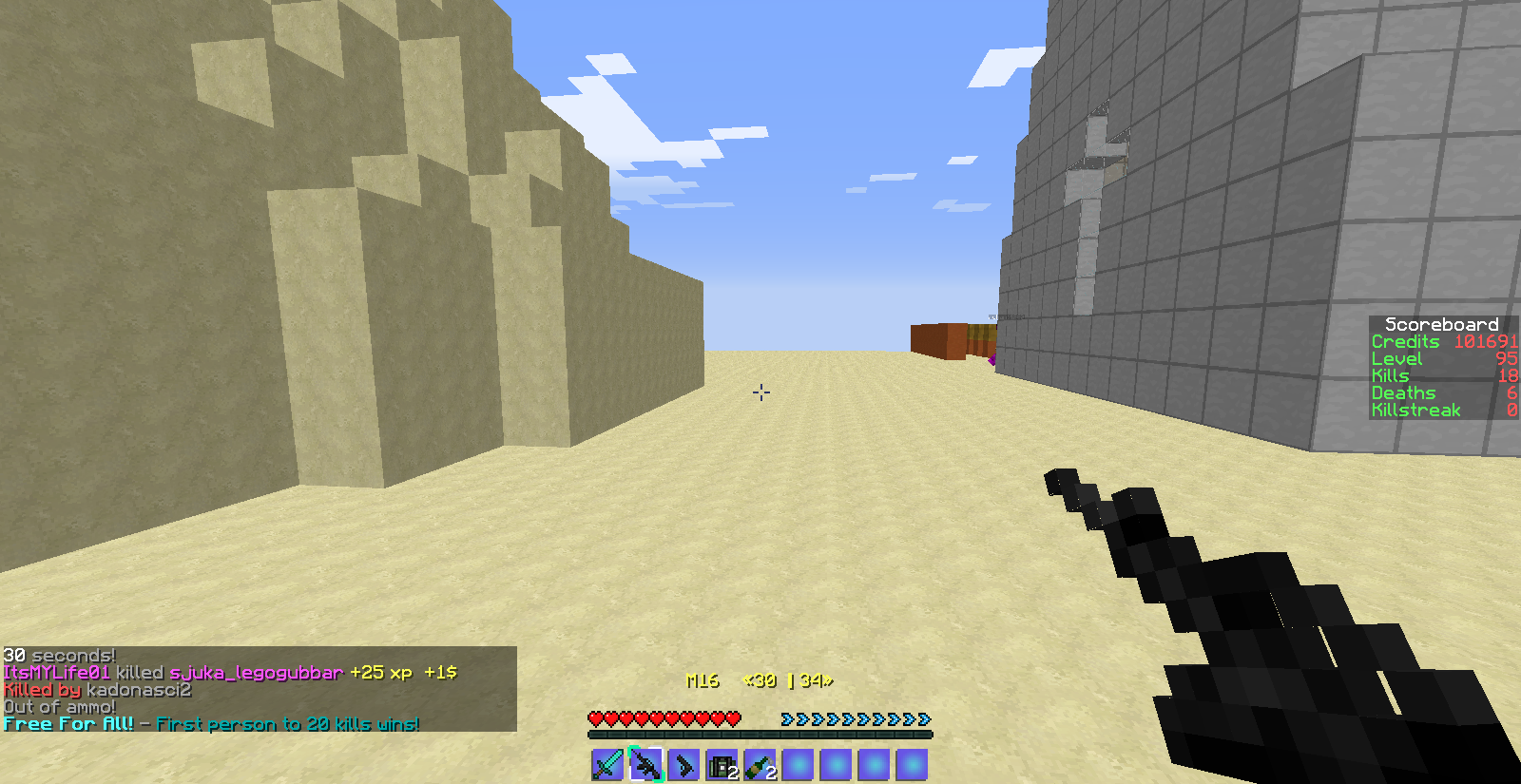The image size is (1521, 784).
Task: Select the M16 rifle hotbar slot
Action: coord(645,765)
